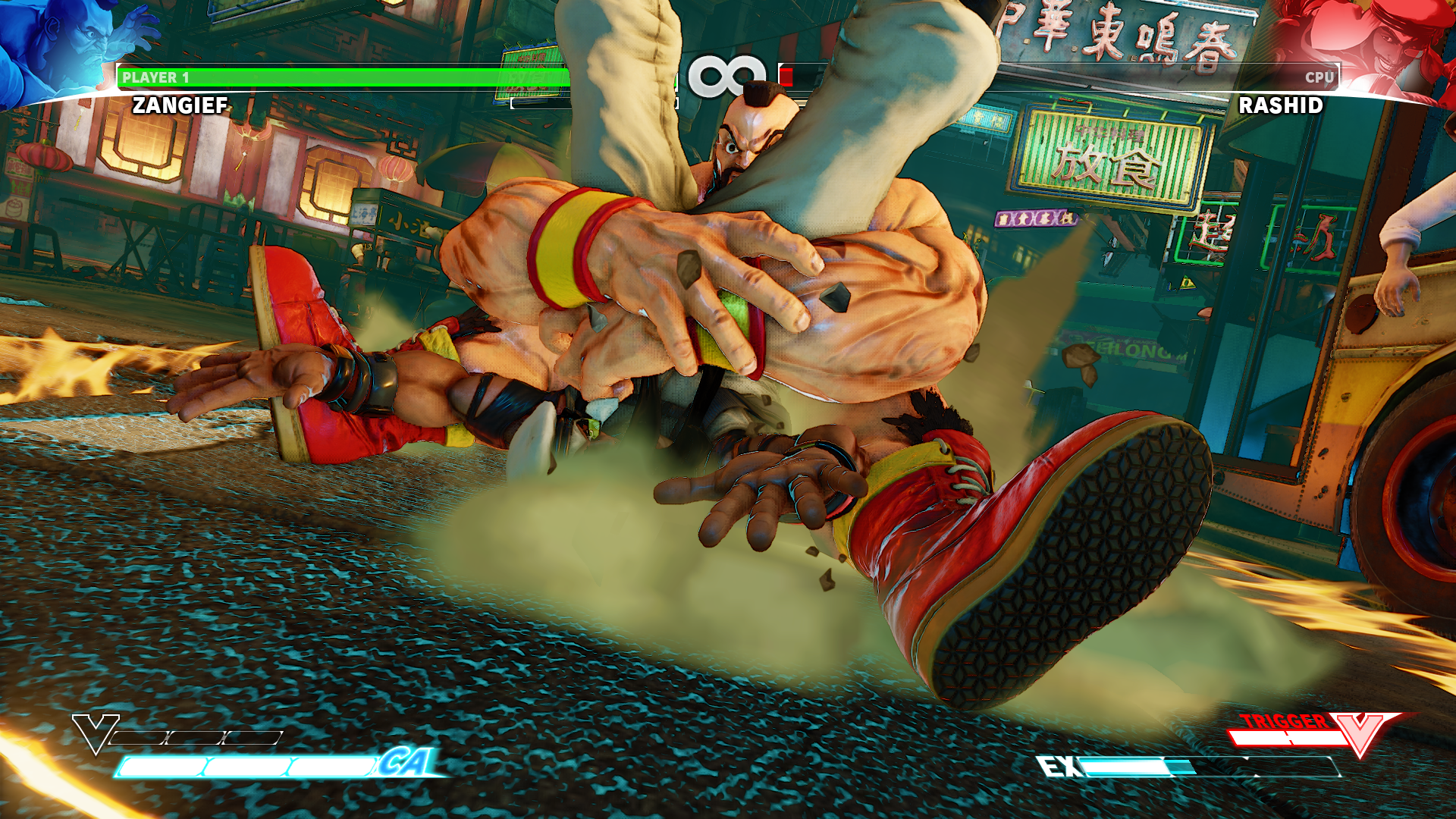Click the RASHID name text
Image resolution: width=1456 pixels, height=819 pixels.
pos(1279,106)
